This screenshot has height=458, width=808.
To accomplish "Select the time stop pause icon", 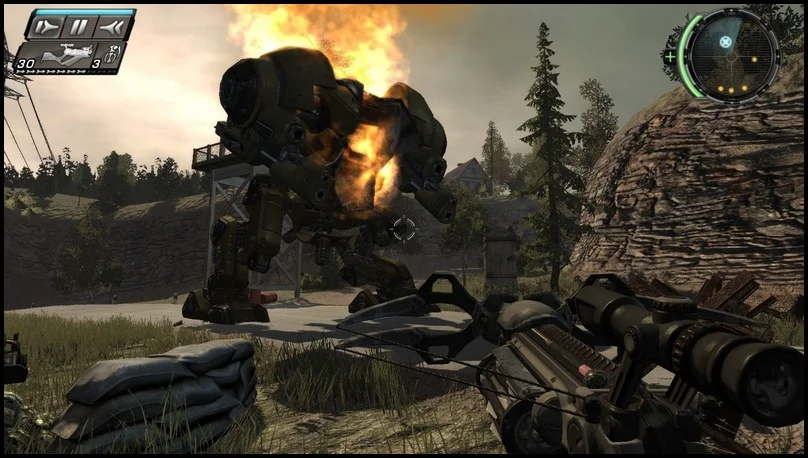I will [80, 27].
